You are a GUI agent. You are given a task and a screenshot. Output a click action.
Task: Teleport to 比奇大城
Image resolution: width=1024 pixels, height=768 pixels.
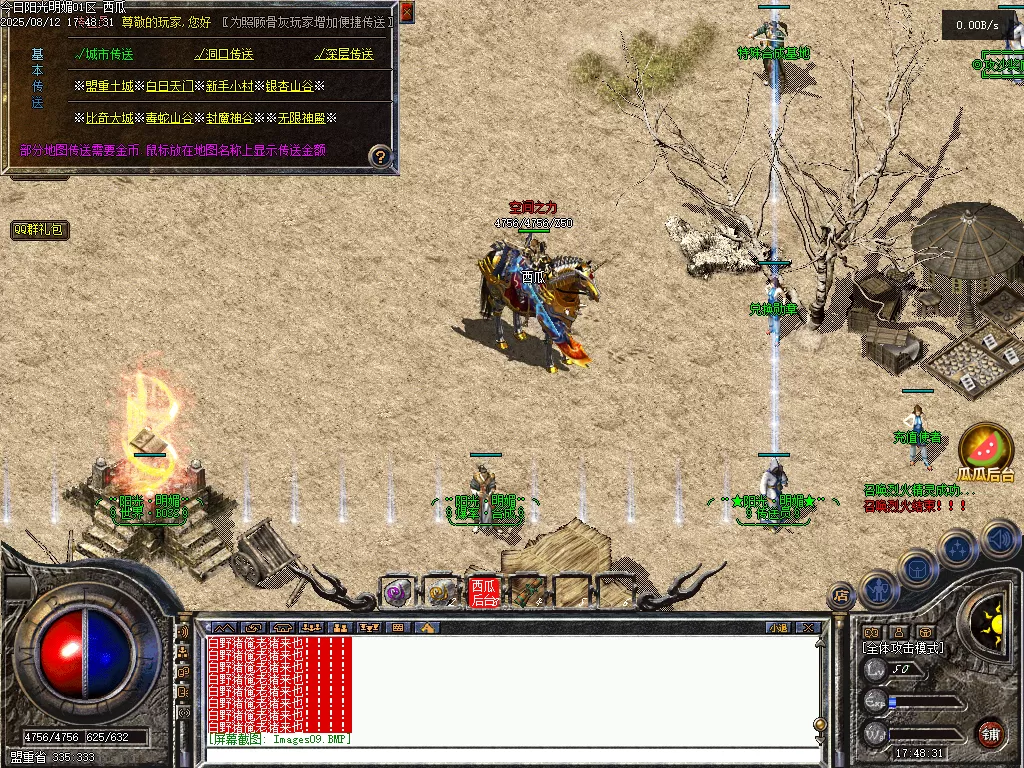click(x=109, y=118)
